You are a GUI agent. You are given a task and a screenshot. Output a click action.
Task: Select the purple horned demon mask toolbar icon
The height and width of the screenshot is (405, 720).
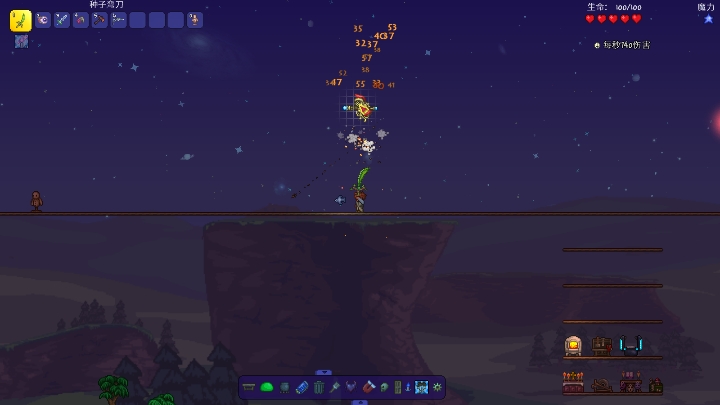tap(352, 387)
